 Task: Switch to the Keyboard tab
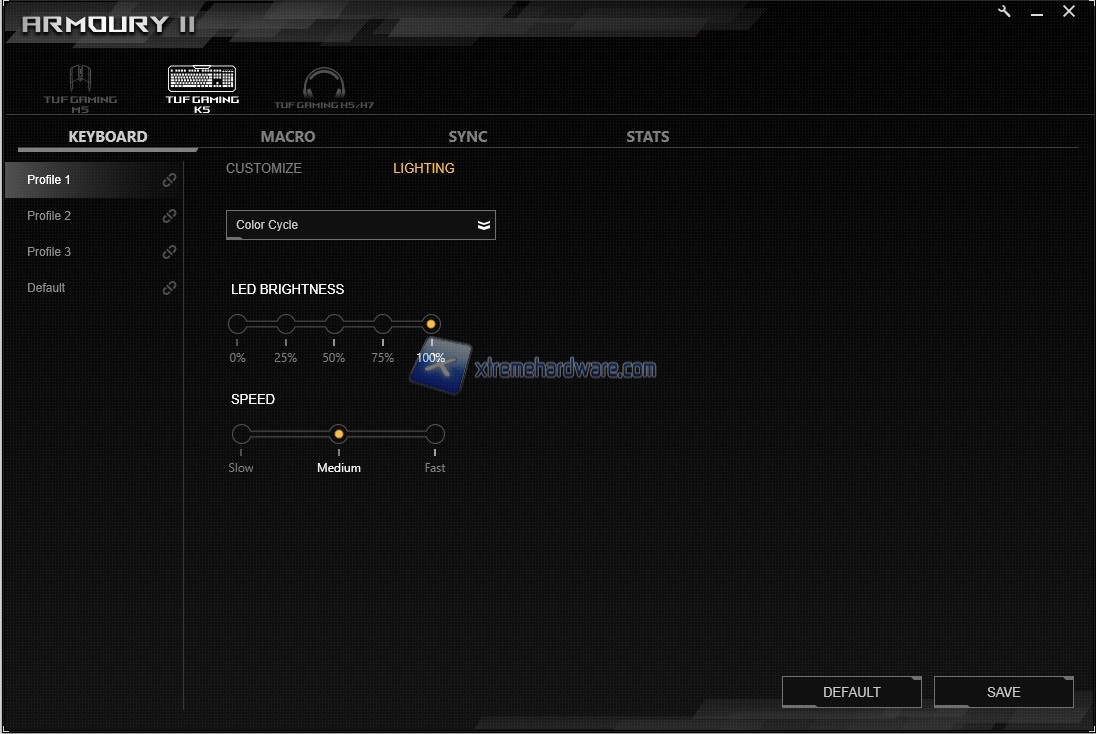(108, 137)
